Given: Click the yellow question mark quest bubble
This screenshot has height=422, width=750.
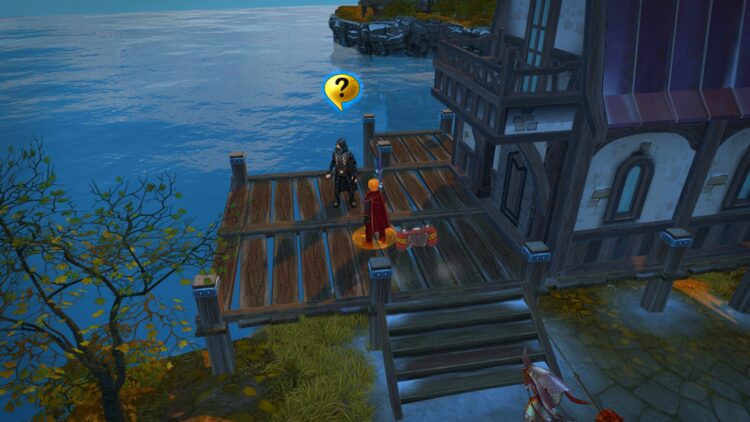Looking at the screenshot, I should pyautogui.click(x=342, y=90).
